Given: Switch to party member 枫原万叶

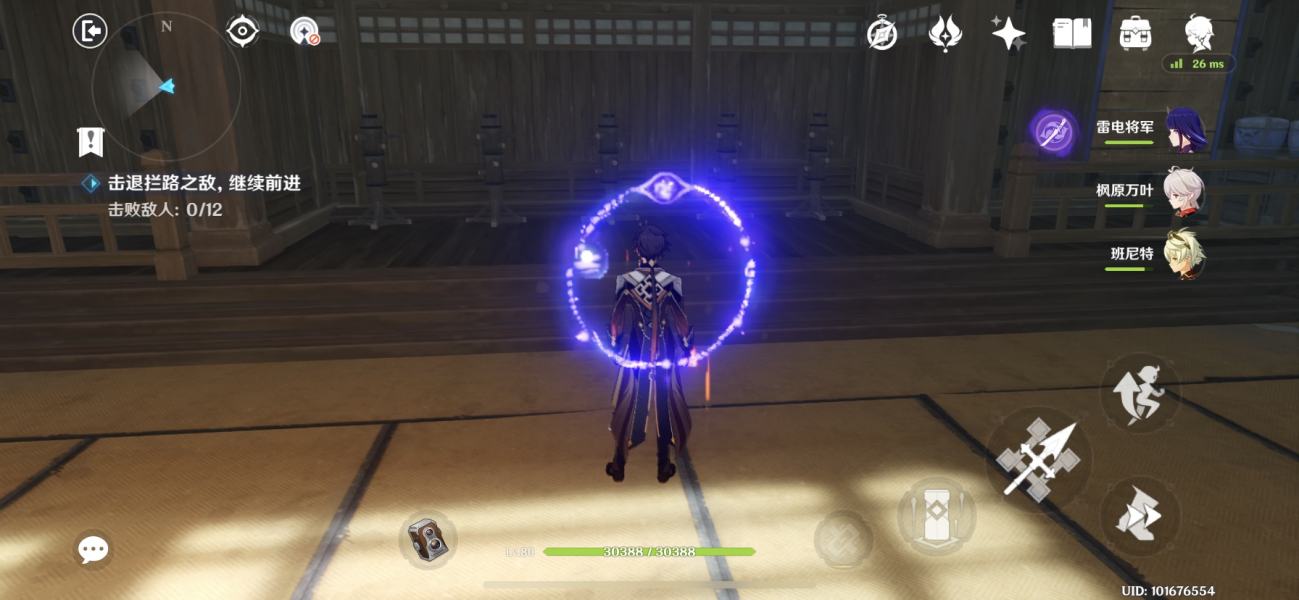Looking at the screenshot, I should click(1185, 191).
